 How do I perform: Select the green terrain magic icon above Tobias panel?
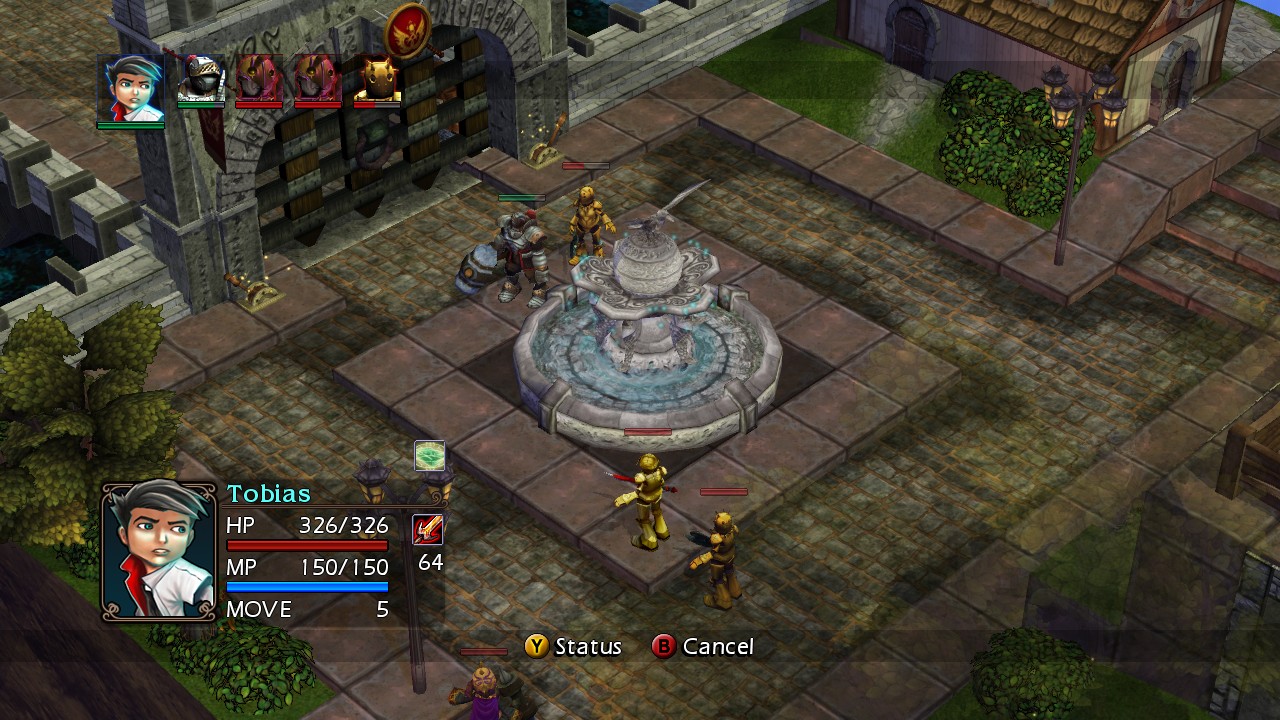pyautogui.click(x=430, y=456)
